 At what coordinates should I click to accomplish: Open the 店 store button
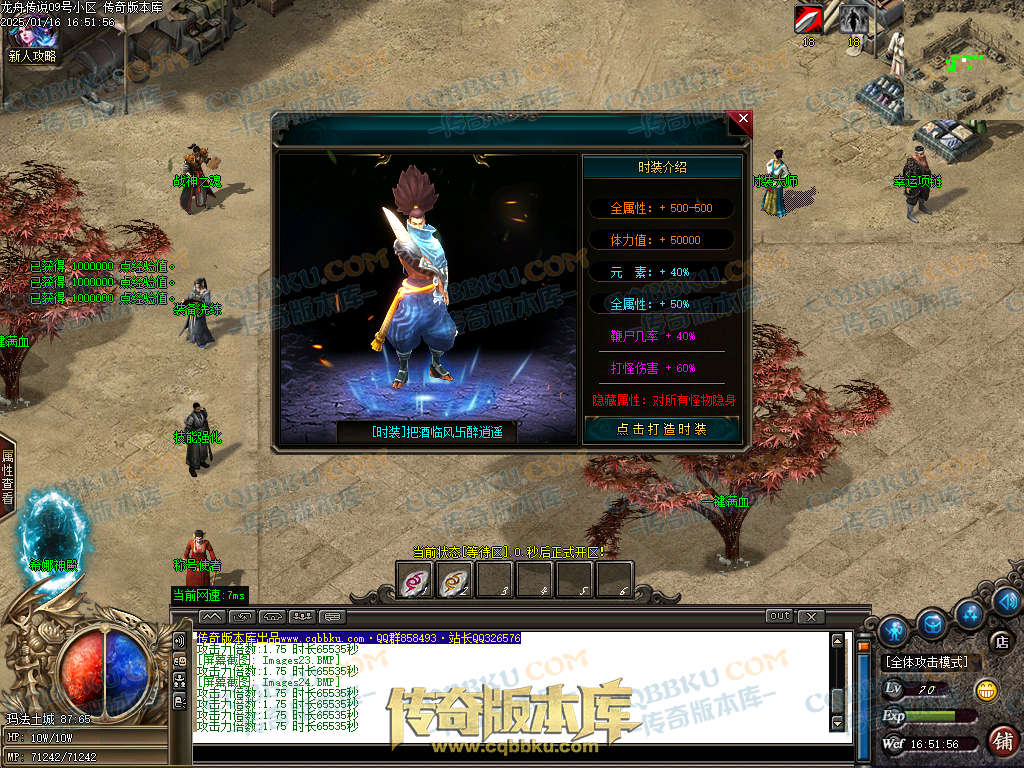(x=1000, y=641)
